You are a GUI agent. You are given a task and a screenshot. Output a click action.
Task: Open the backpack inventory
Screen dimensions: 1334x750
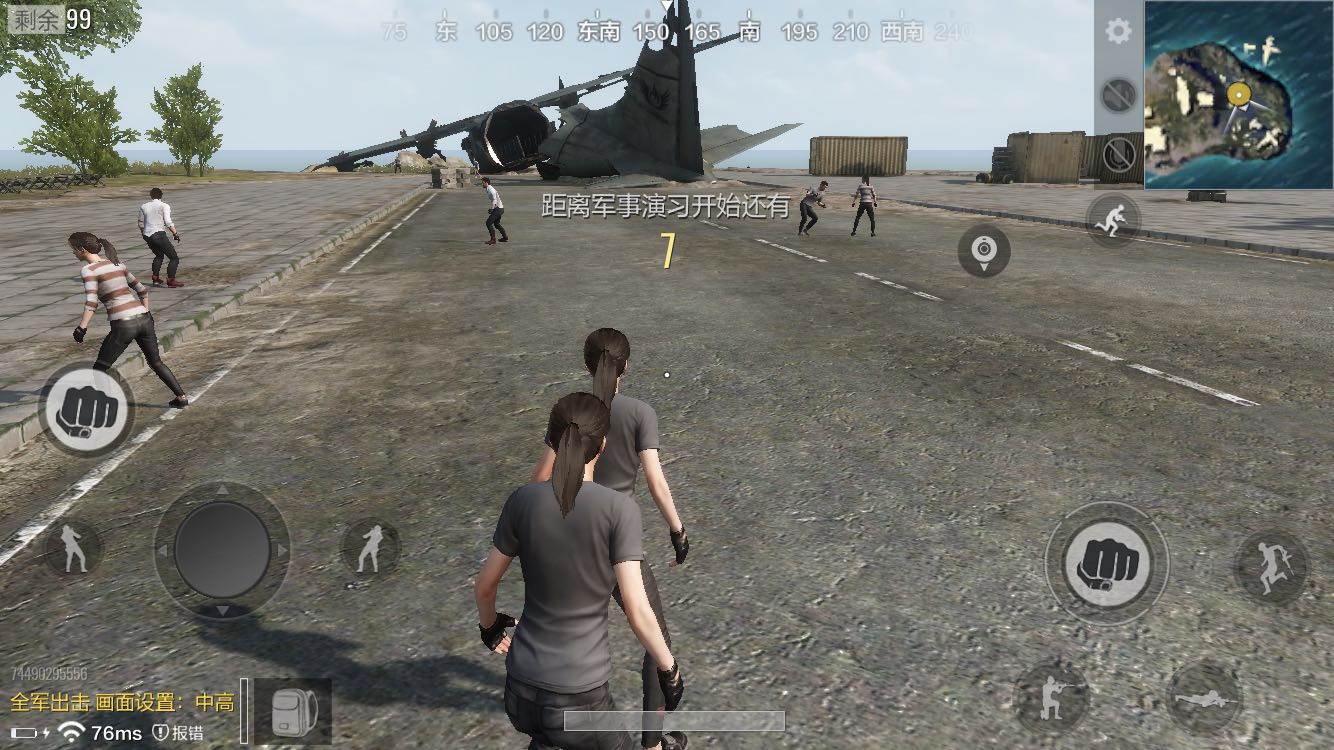[x=294, y=710]
